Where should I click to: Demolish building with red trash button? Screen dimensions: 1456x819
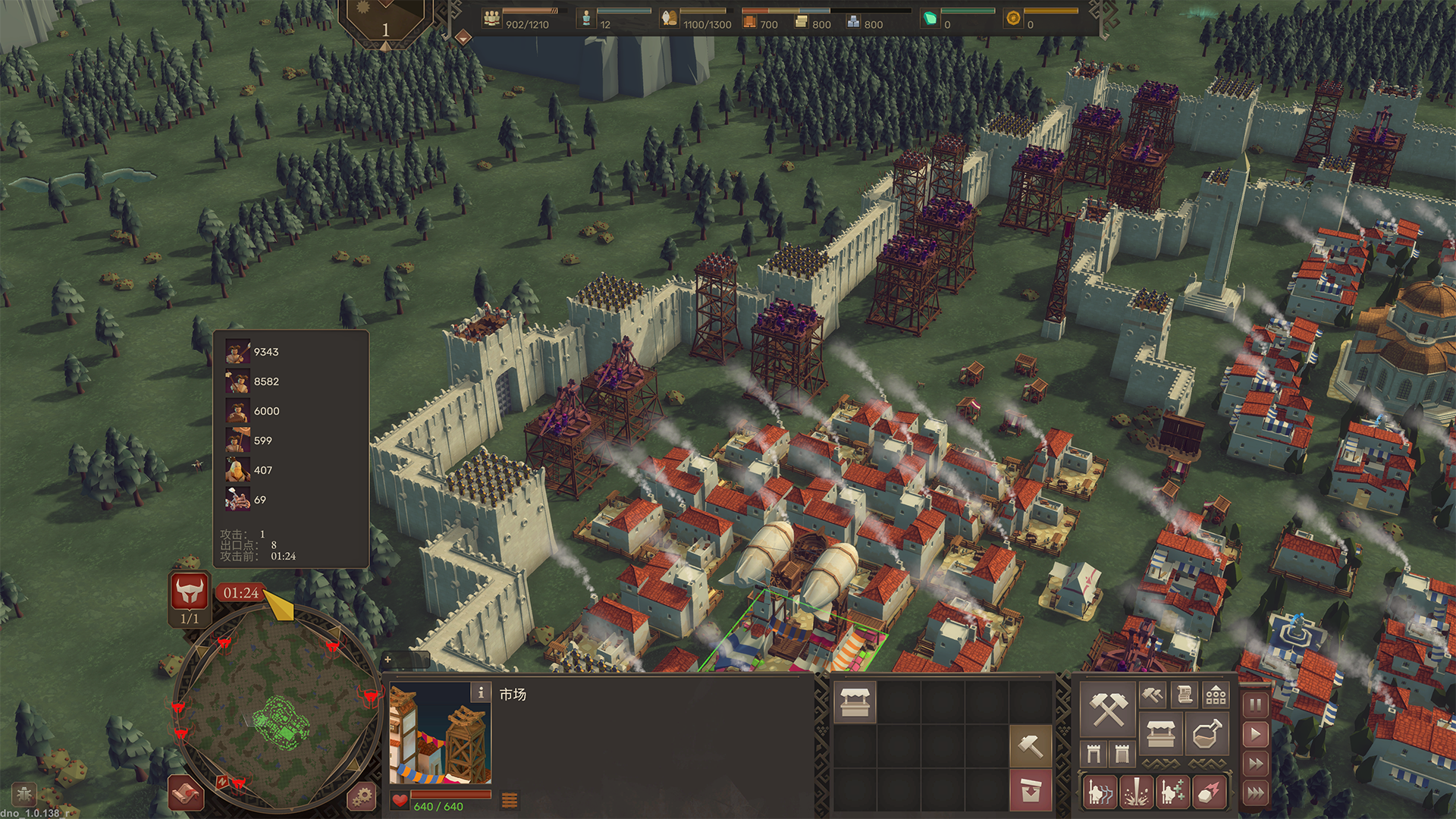point(1031,789)
